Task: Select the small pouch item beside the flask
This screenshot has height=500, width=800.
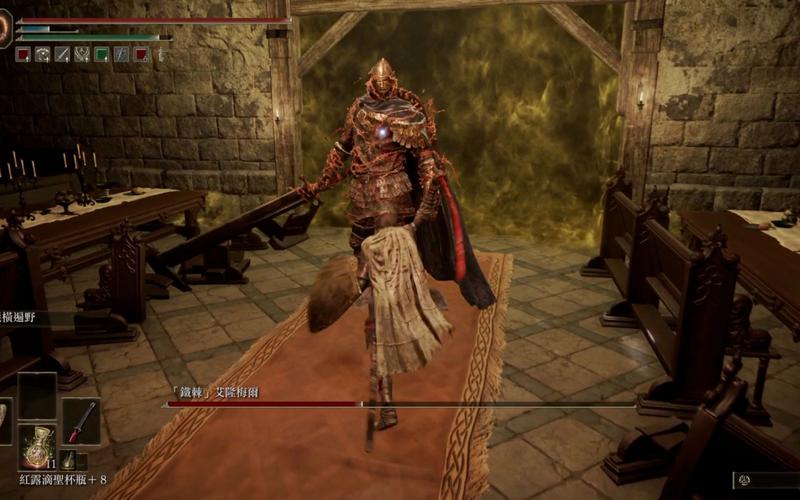Action: pyautogui.click(x=67, y=459)
